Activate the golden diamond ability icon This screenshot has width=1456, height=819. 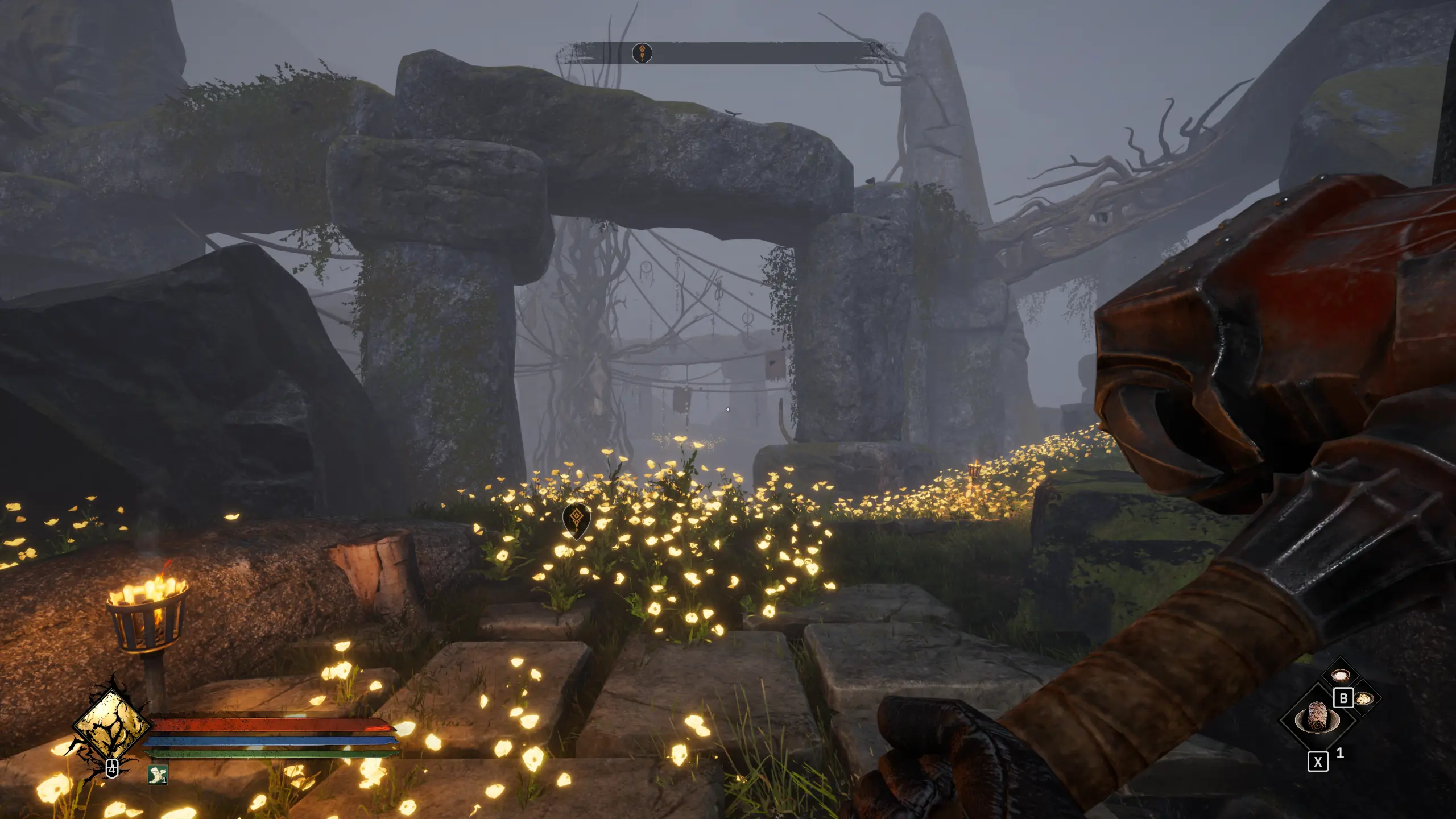(x=111, y=724)
